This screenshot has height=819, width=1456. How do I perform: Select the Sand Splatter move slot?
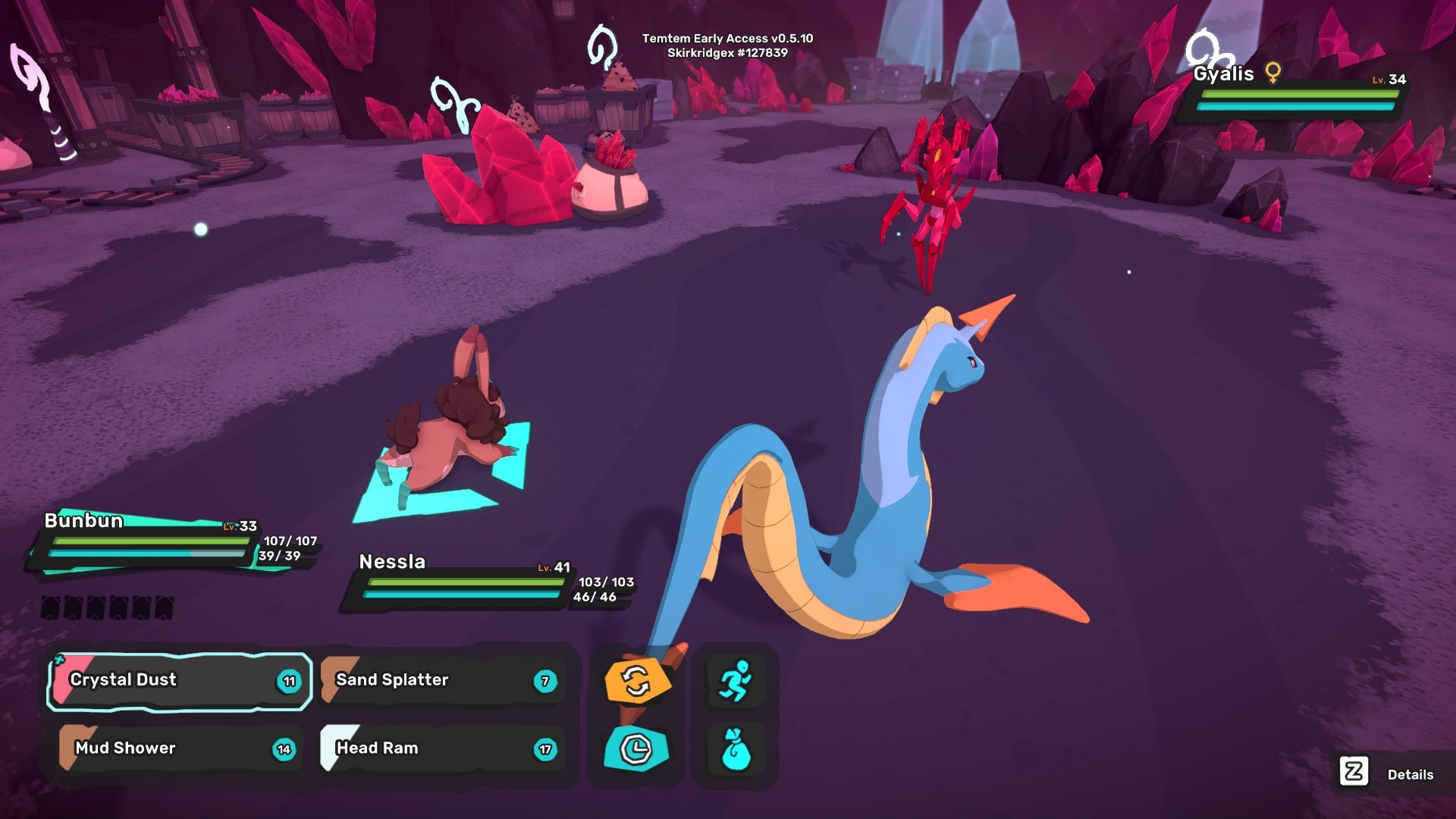[x=444, y=680]
